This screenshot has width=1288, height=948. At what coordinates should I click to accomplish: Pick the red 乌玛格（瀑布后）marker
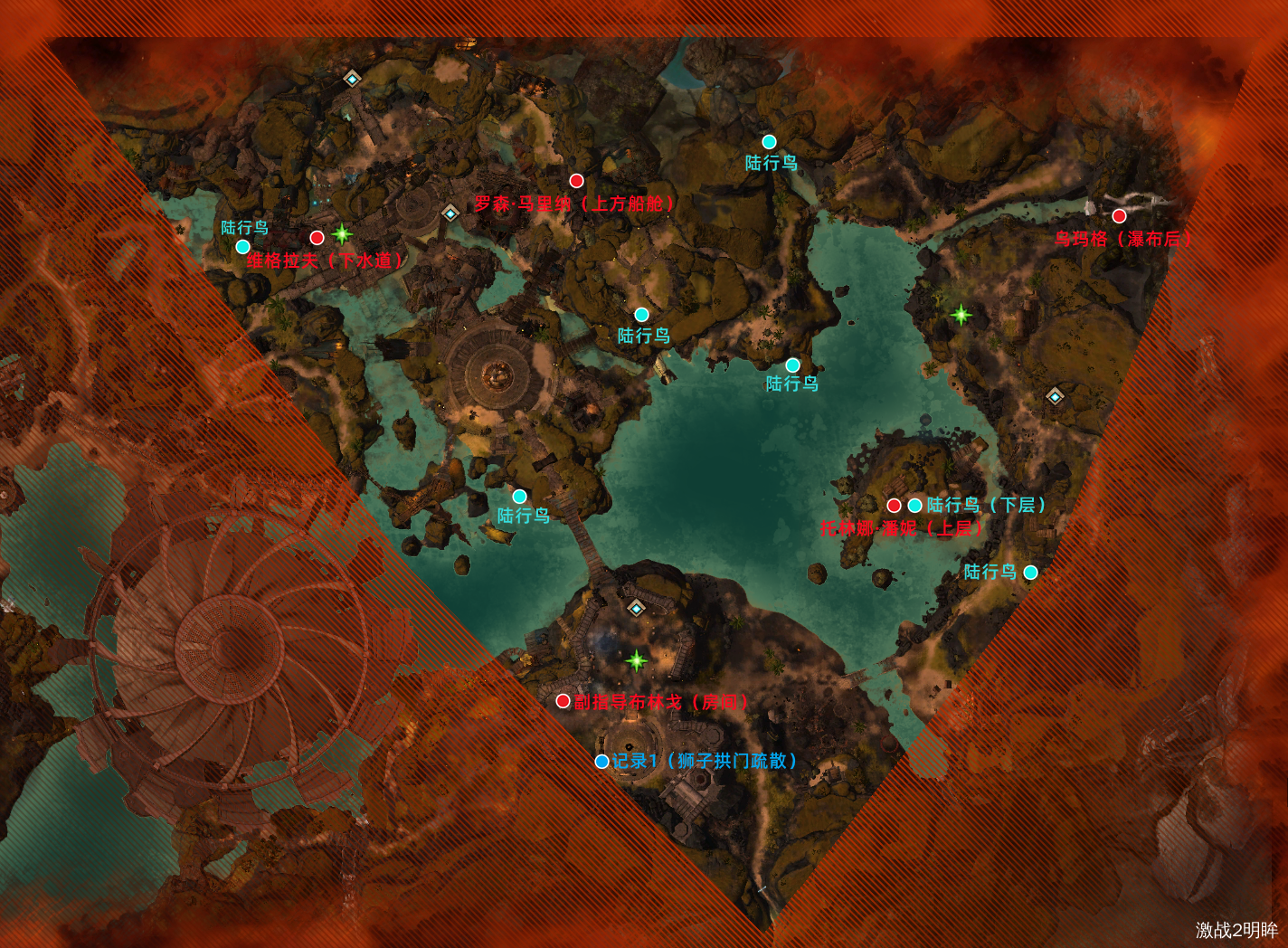coord(1119,216)
